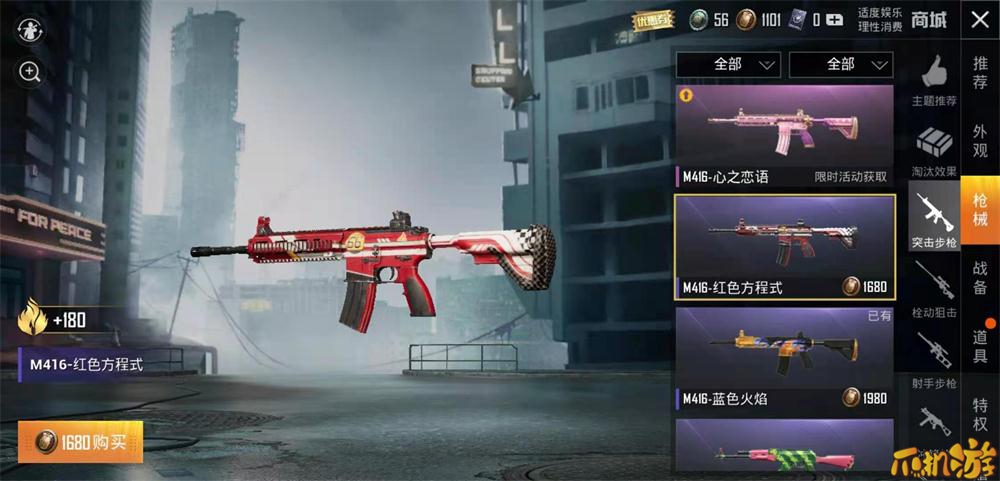Add currency with the plus button

[x=834, y=19]
